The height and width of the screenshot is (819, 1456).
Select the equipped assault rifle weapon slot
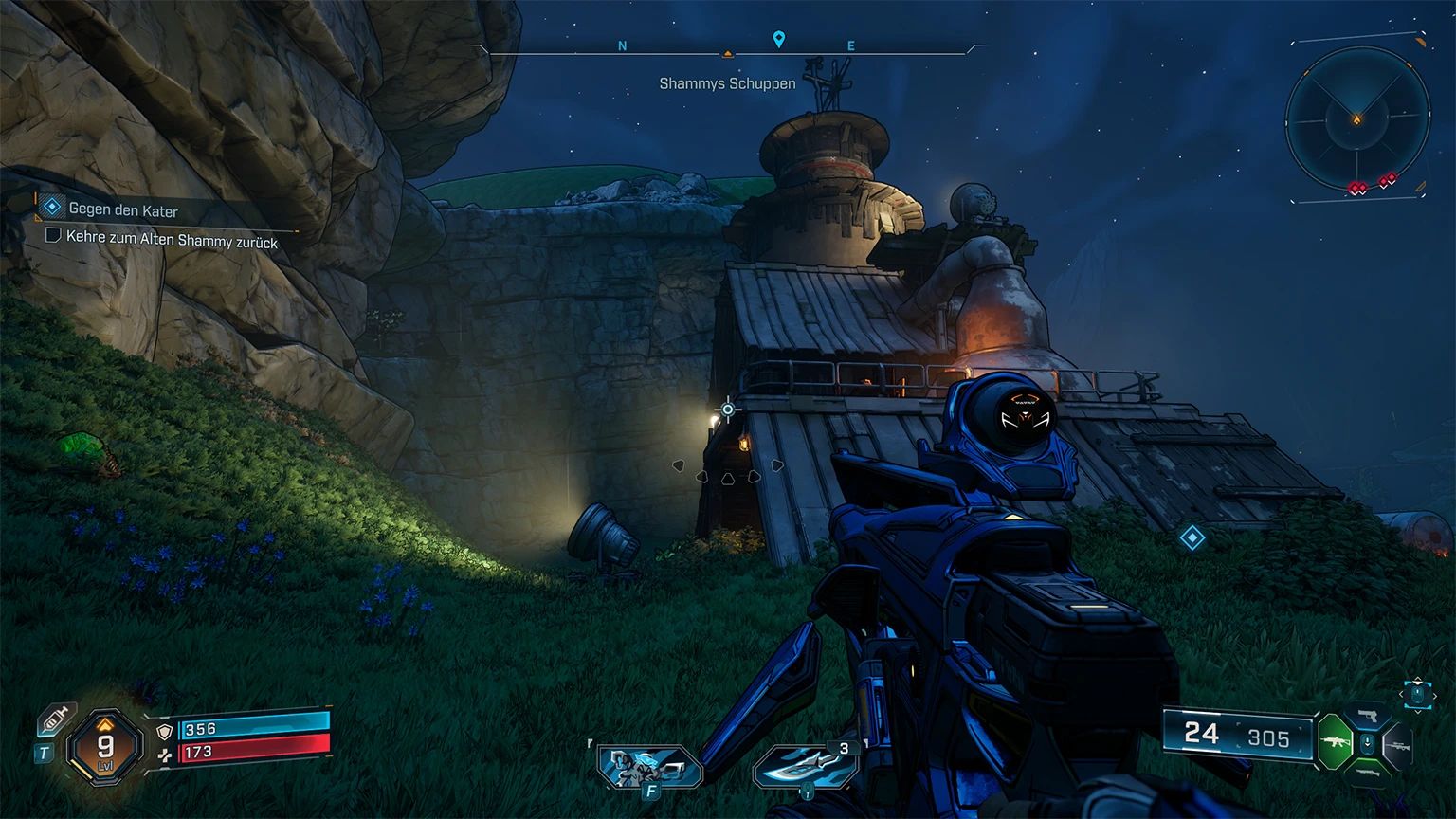(x=1335, y=741)
